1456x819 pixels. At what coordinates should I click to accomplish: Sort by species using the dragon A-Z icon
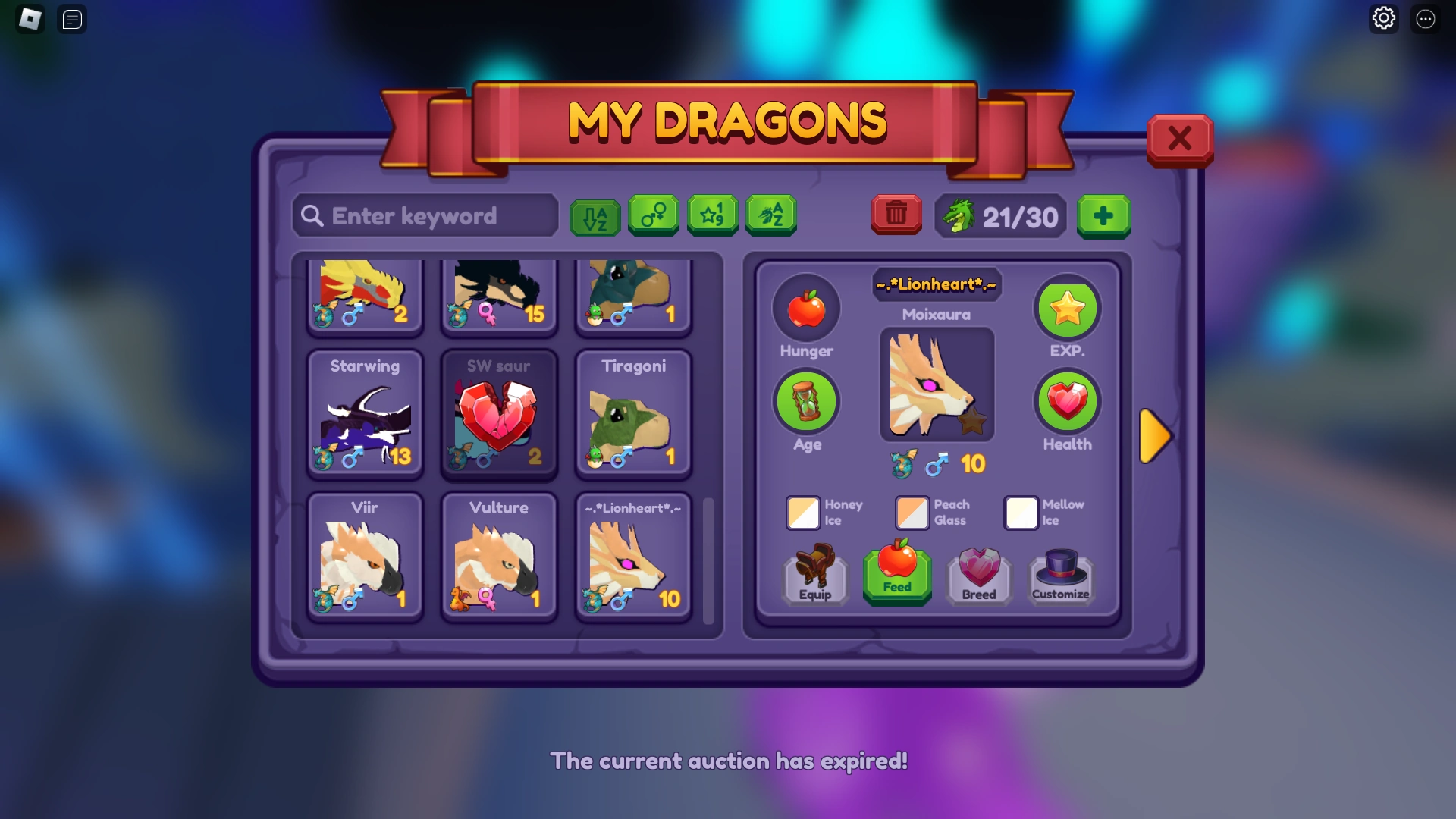770,216
